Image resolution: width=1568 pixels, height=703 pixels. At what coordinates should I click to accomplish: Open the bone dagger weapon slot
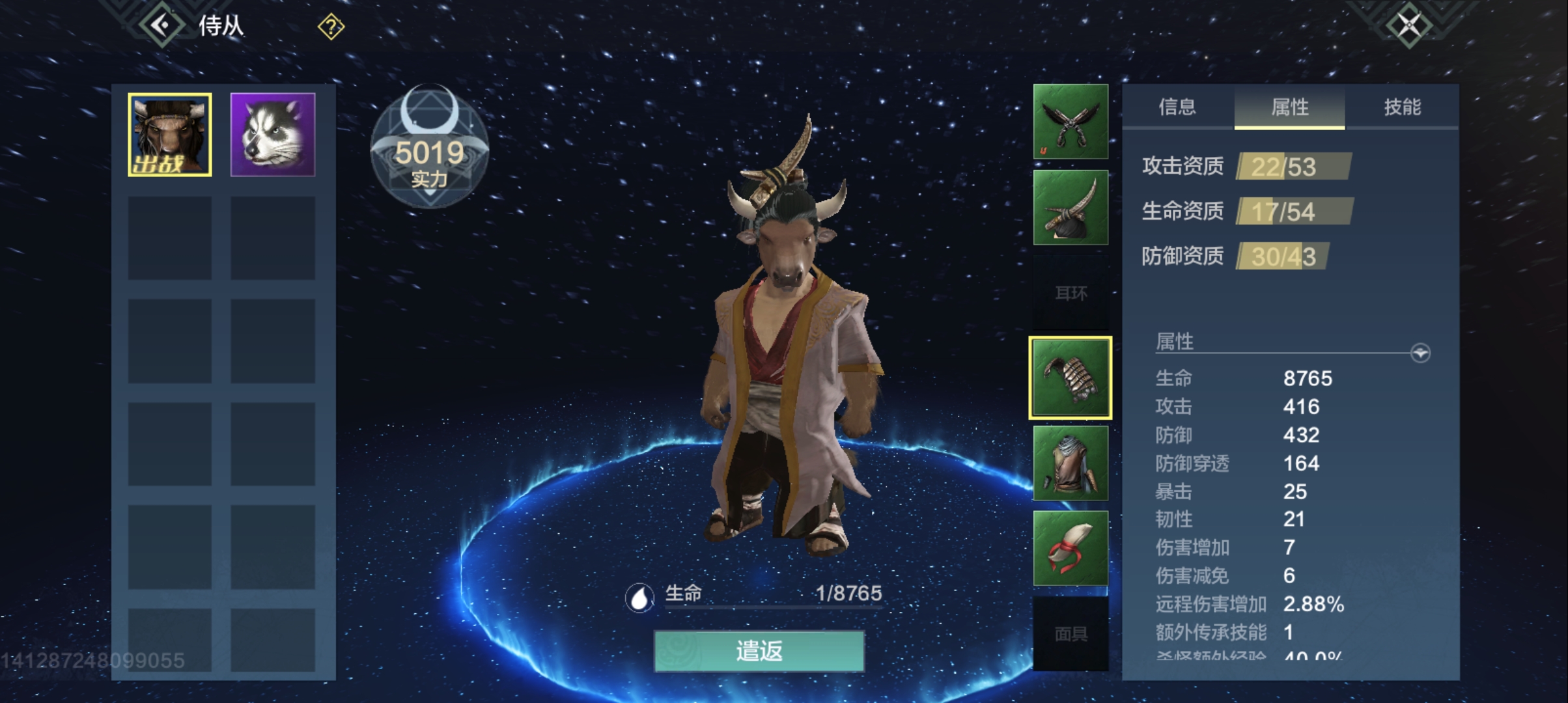(1070, 207)
